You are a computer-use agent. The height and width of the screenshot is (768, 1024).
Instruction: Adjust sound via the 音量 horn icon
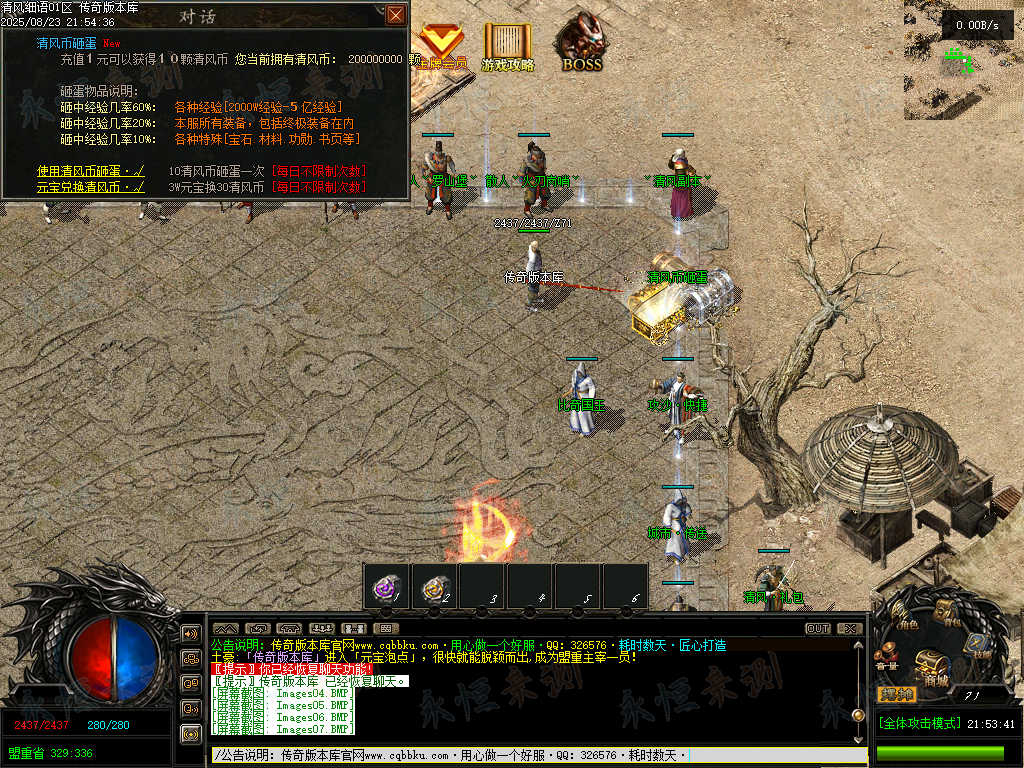887,657
